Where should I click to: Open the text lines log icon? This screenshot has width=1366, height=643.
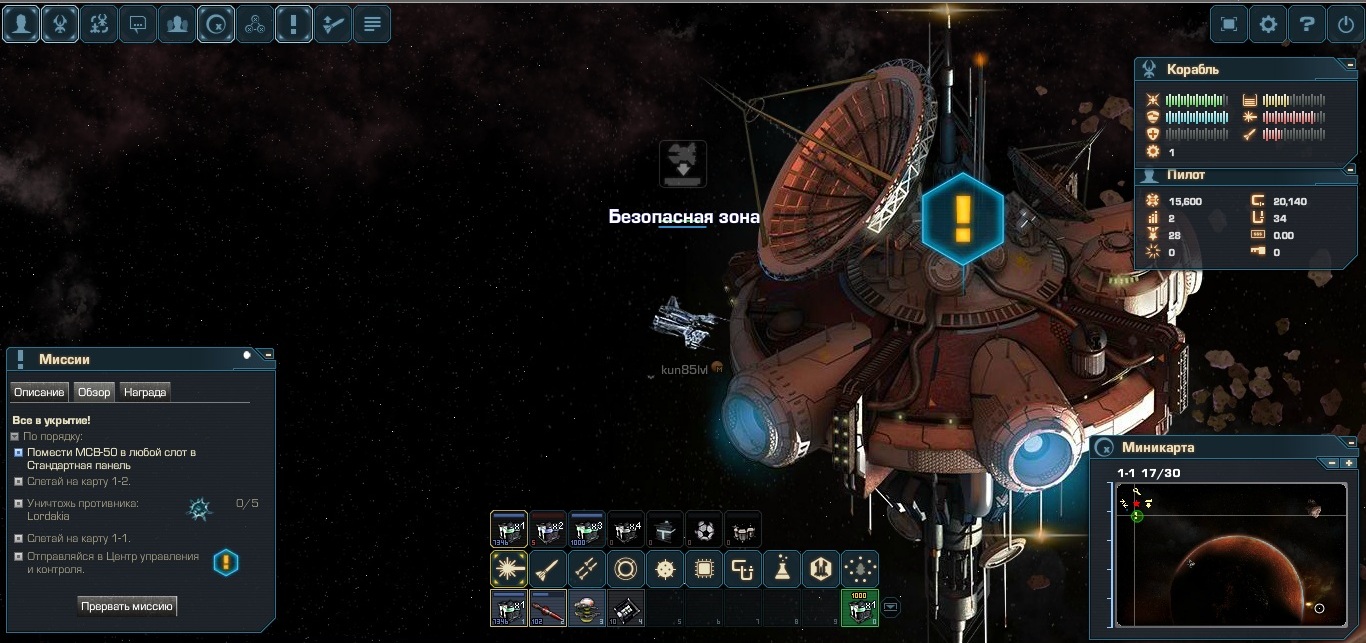[371, 24]
